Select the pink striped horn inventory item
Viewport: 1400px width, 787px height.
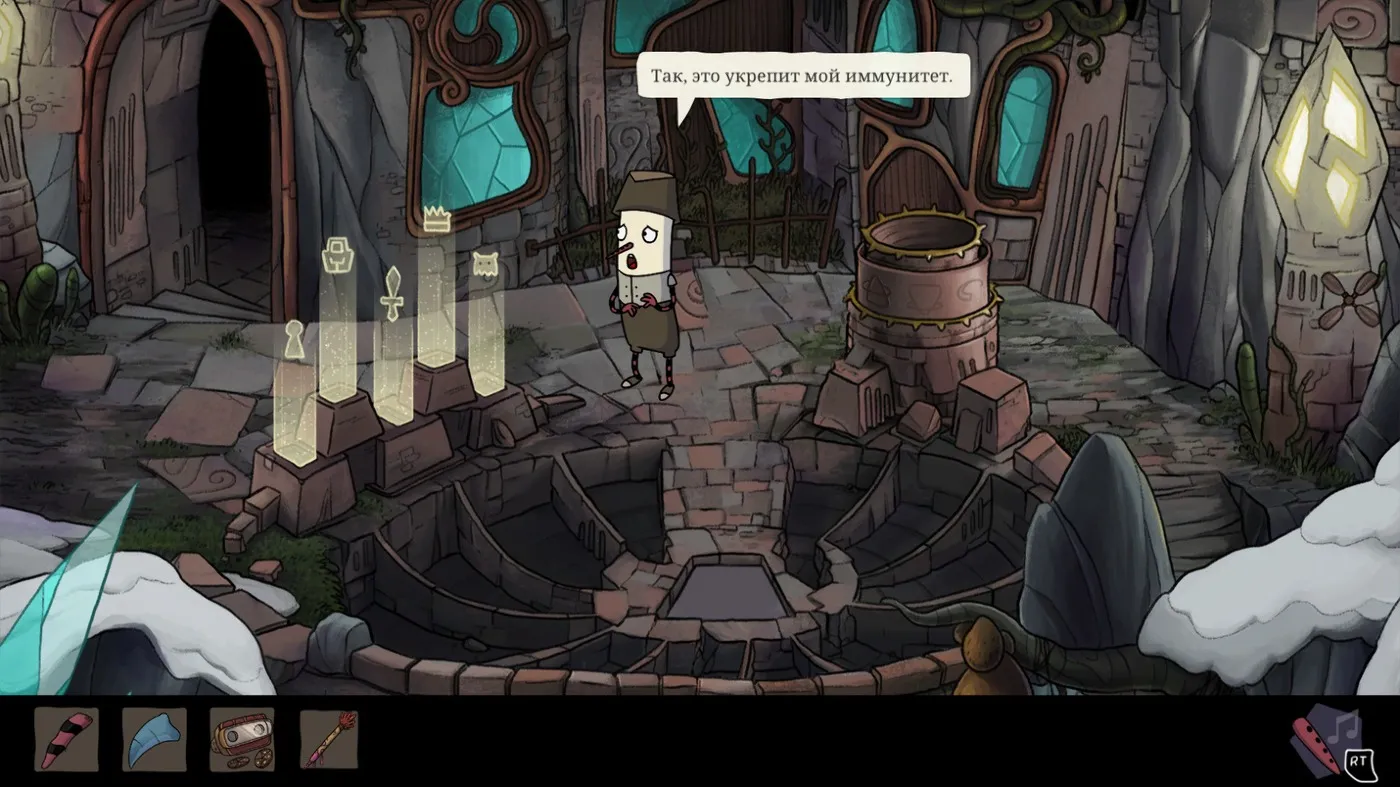pos(66,739)
